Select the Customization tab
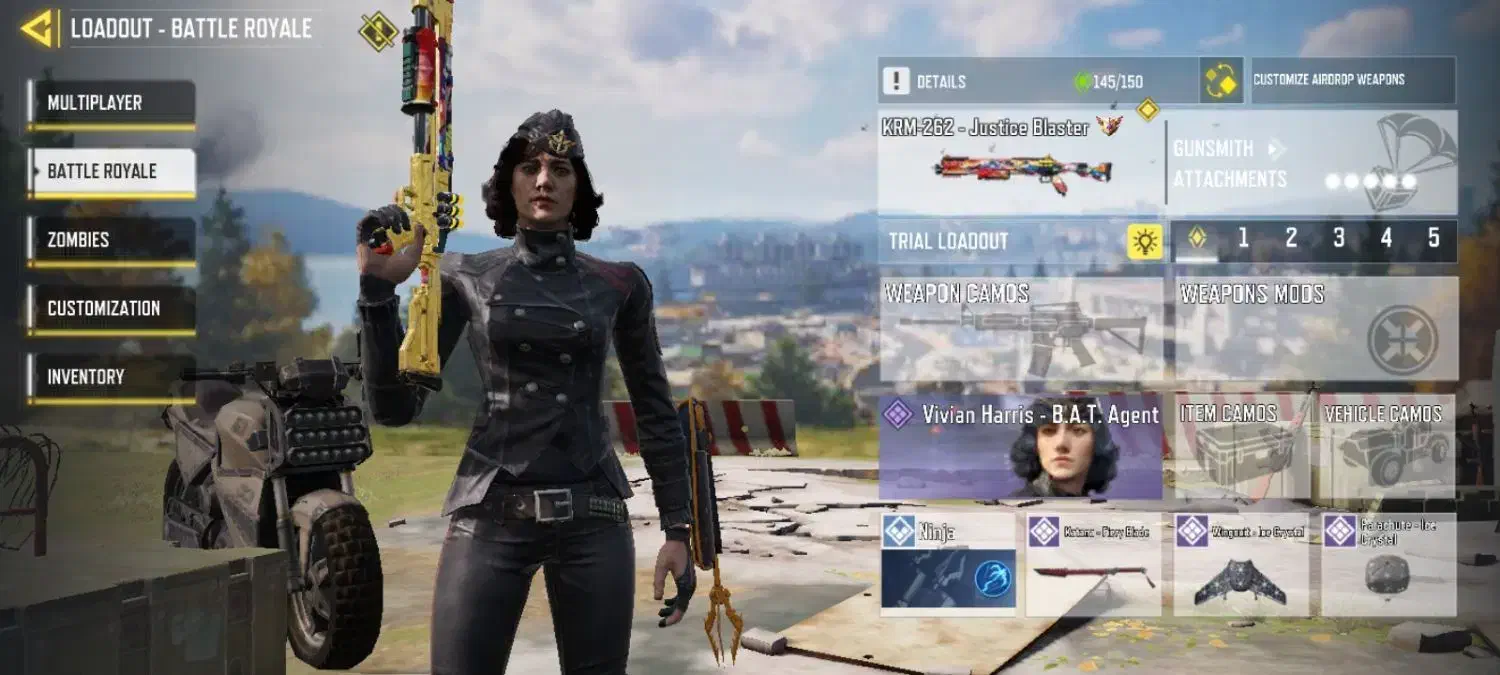 click(110, 308)
